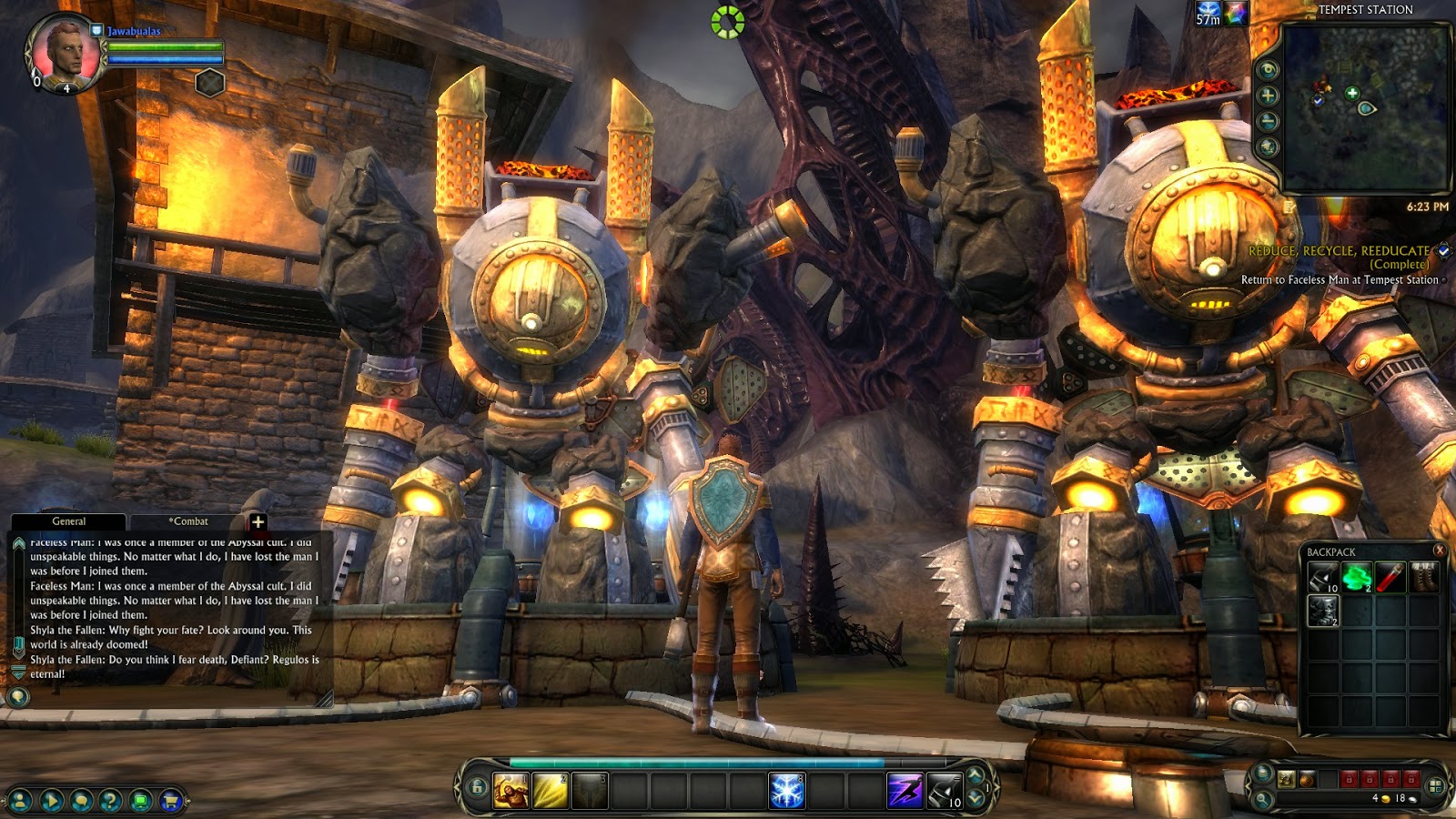Select the Reduce, Recycle, Reeducate quest tracker
This screenshot has width=1456, height=819.
pyautogui.click(x=1339, y=251)
